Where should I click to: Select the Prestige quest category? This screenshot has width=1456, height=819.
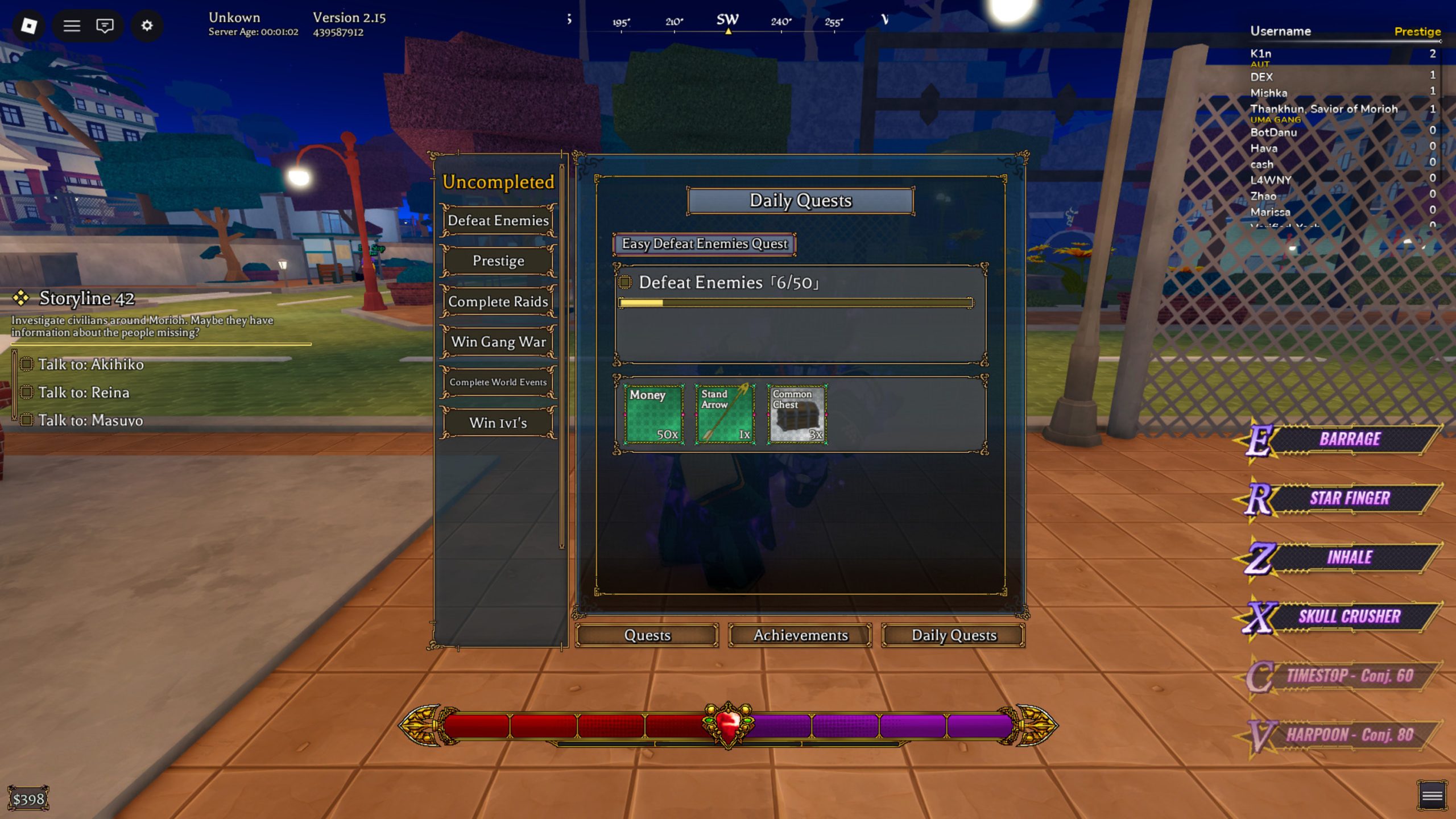[x=498, y=261]
